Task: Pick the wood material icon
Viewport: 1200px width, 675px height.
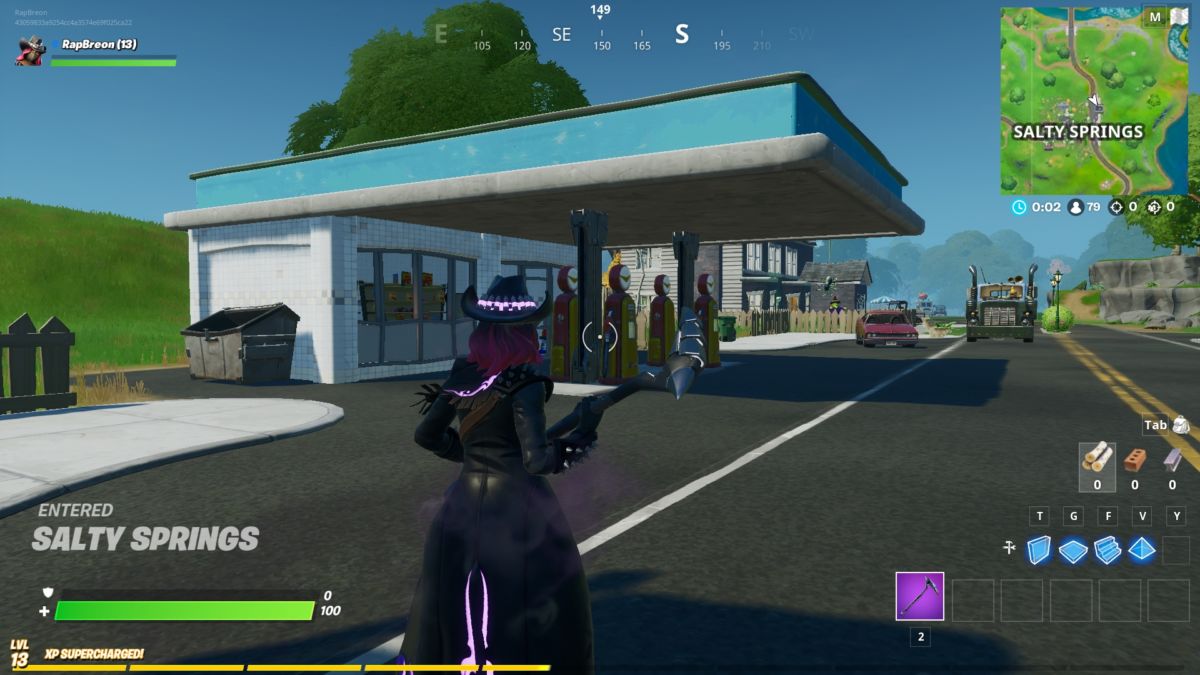Action: 1096,459
